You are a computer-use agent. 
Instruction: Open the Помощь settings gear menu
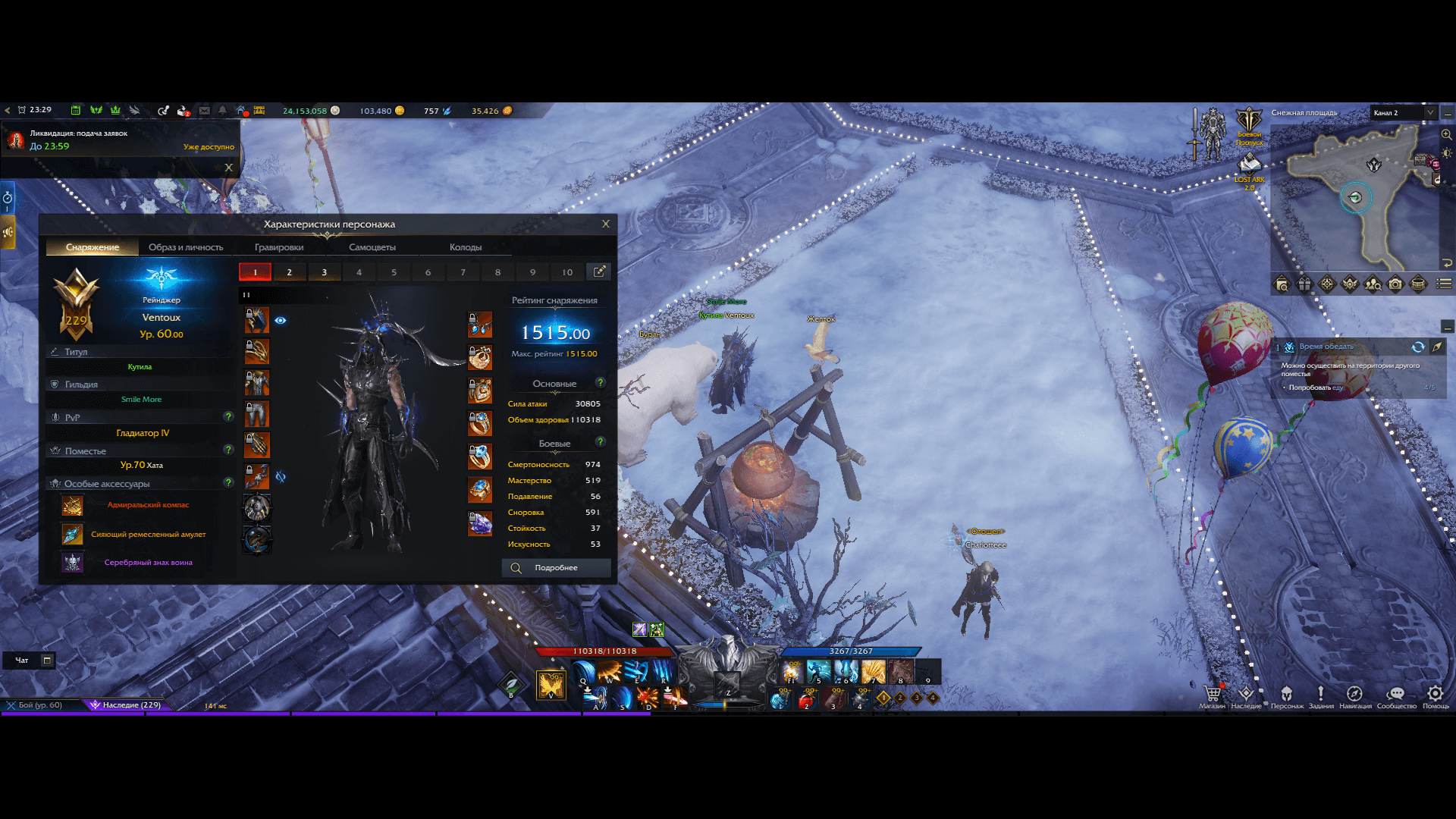click(x=1435, y=695)
